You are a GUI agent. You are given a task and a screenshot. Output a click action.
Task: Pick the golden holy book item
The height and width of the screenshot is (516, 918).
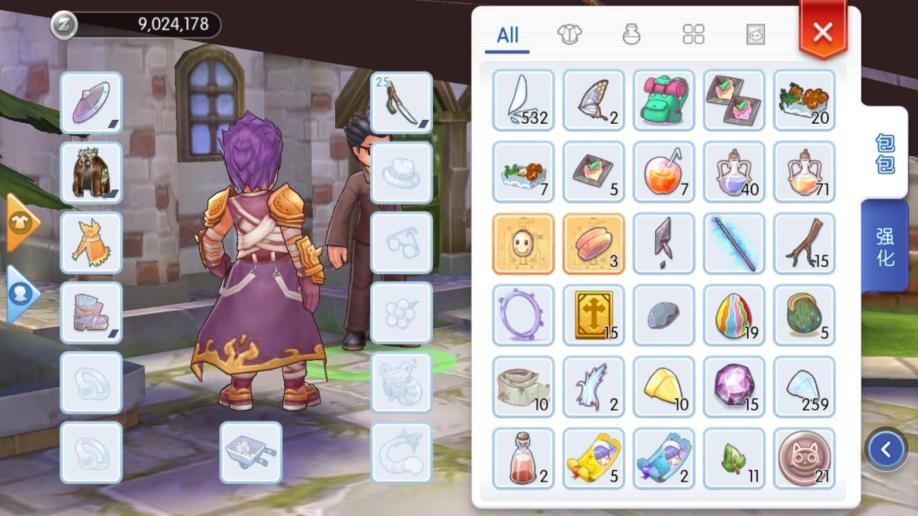[594, 315]
